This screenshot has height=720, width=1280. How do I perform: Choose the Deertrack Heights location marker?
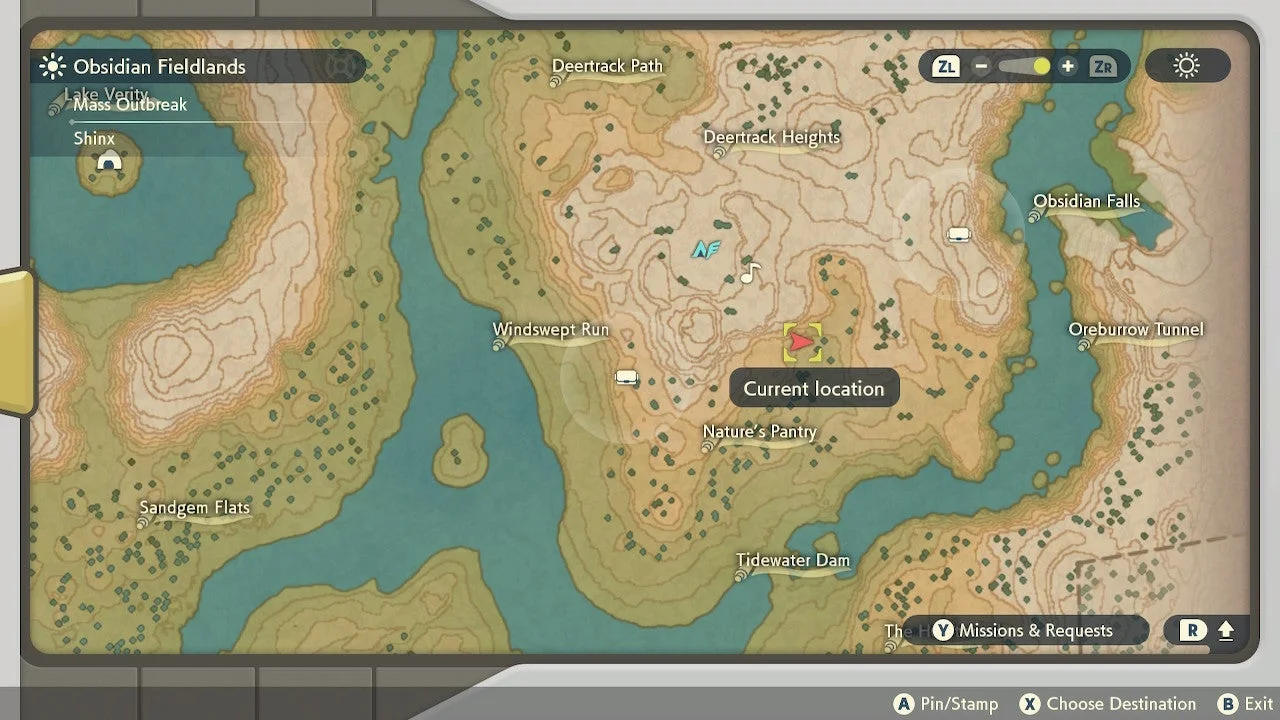tap(771, 138)
